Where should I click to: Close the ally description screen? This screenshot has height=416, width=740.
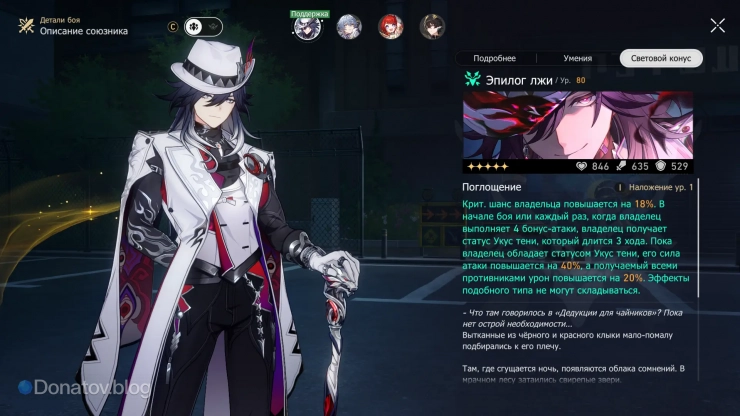click(x=717, y=25)
